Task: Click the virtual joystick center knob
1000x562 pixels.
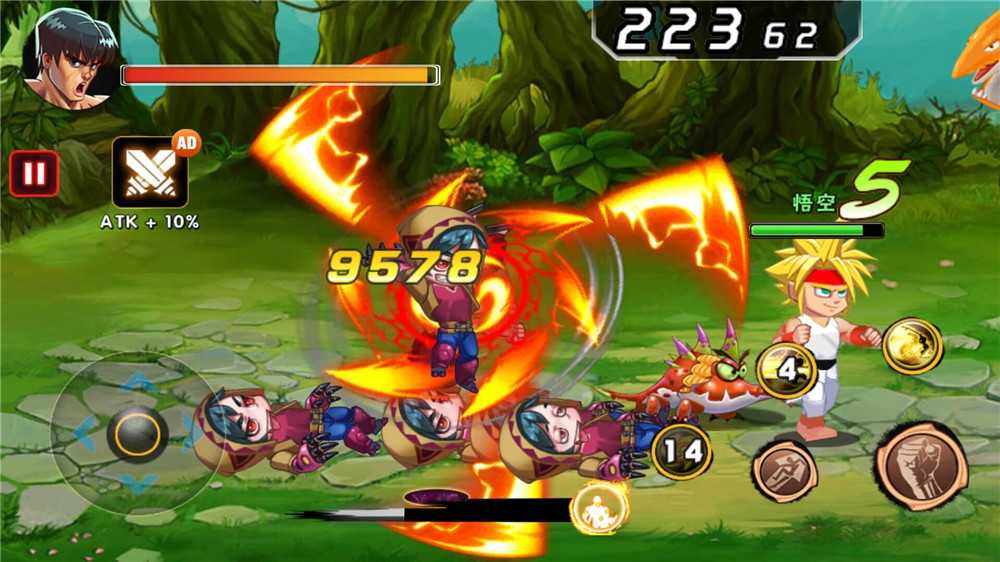Action: tap(137, 433)
